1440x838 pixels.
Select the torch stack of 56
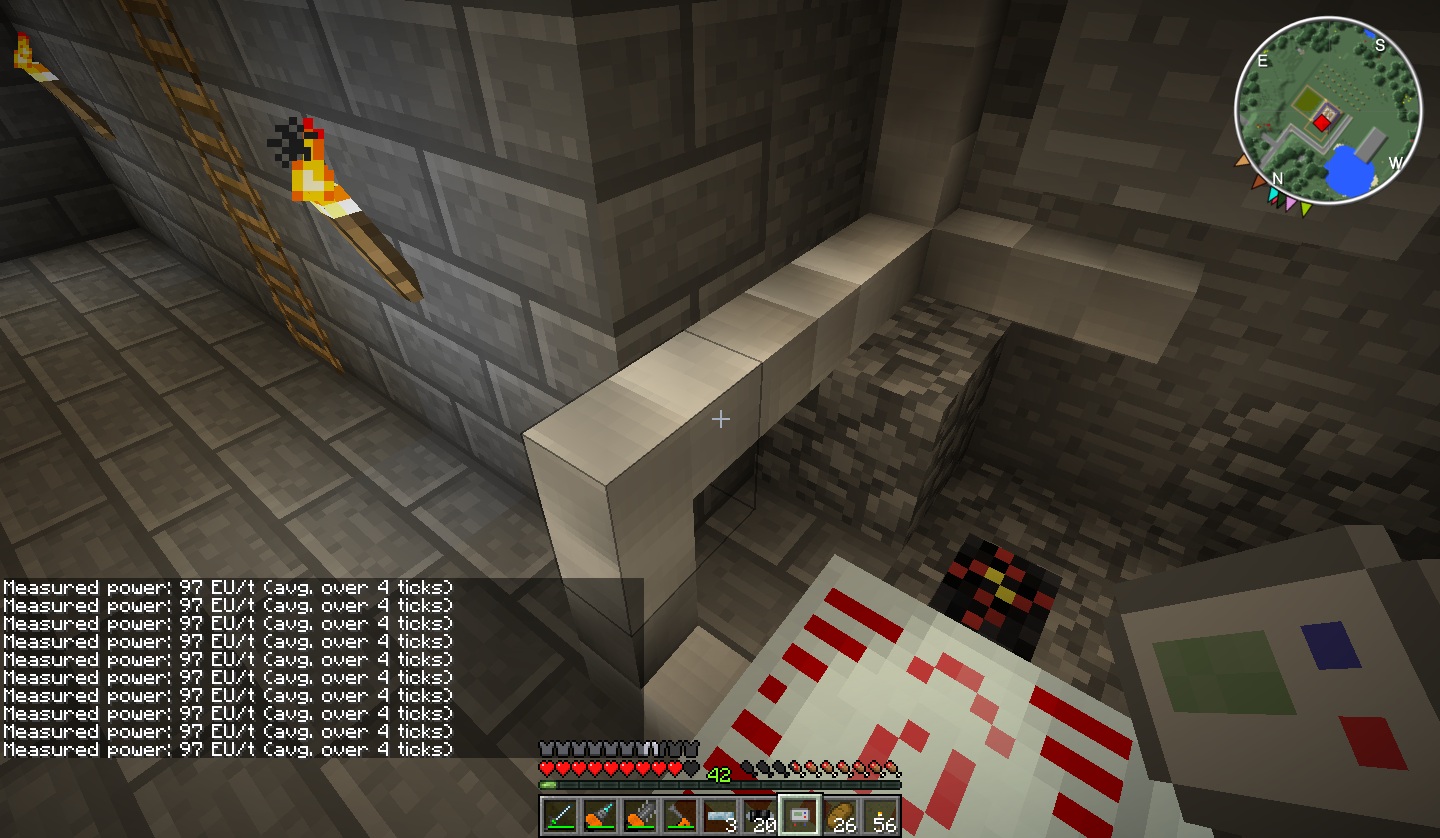coord(880,816)
